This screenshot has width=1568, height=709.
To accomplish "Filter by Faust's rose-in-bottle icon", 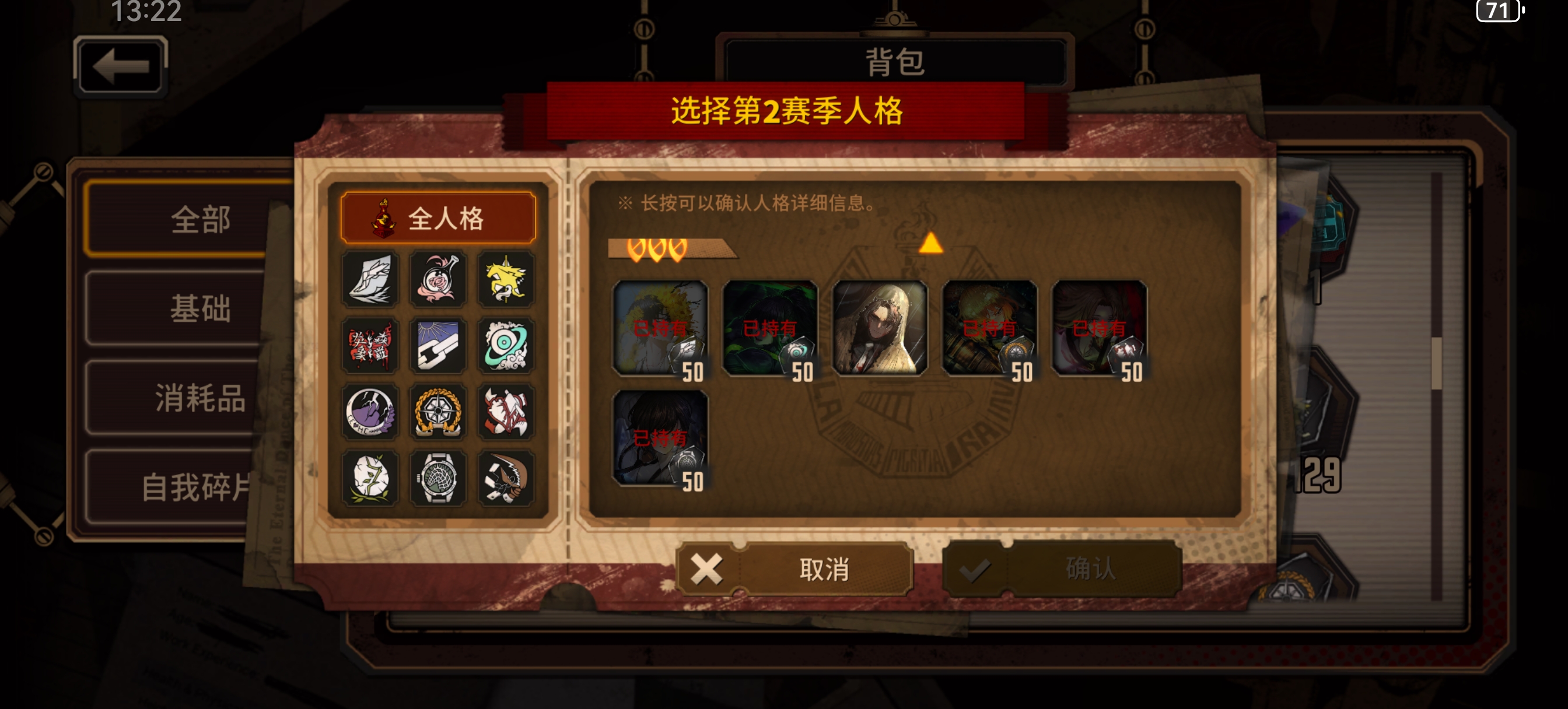I will (x=439, y=278).
